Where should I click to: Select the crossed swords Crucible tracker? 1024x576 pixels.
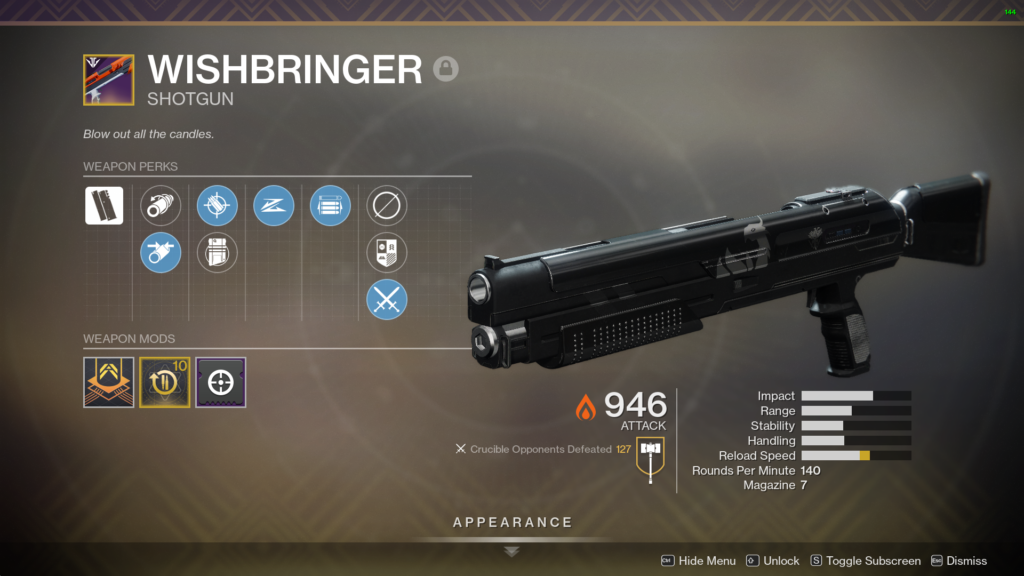pyautogui.click(x=386, y=299)
